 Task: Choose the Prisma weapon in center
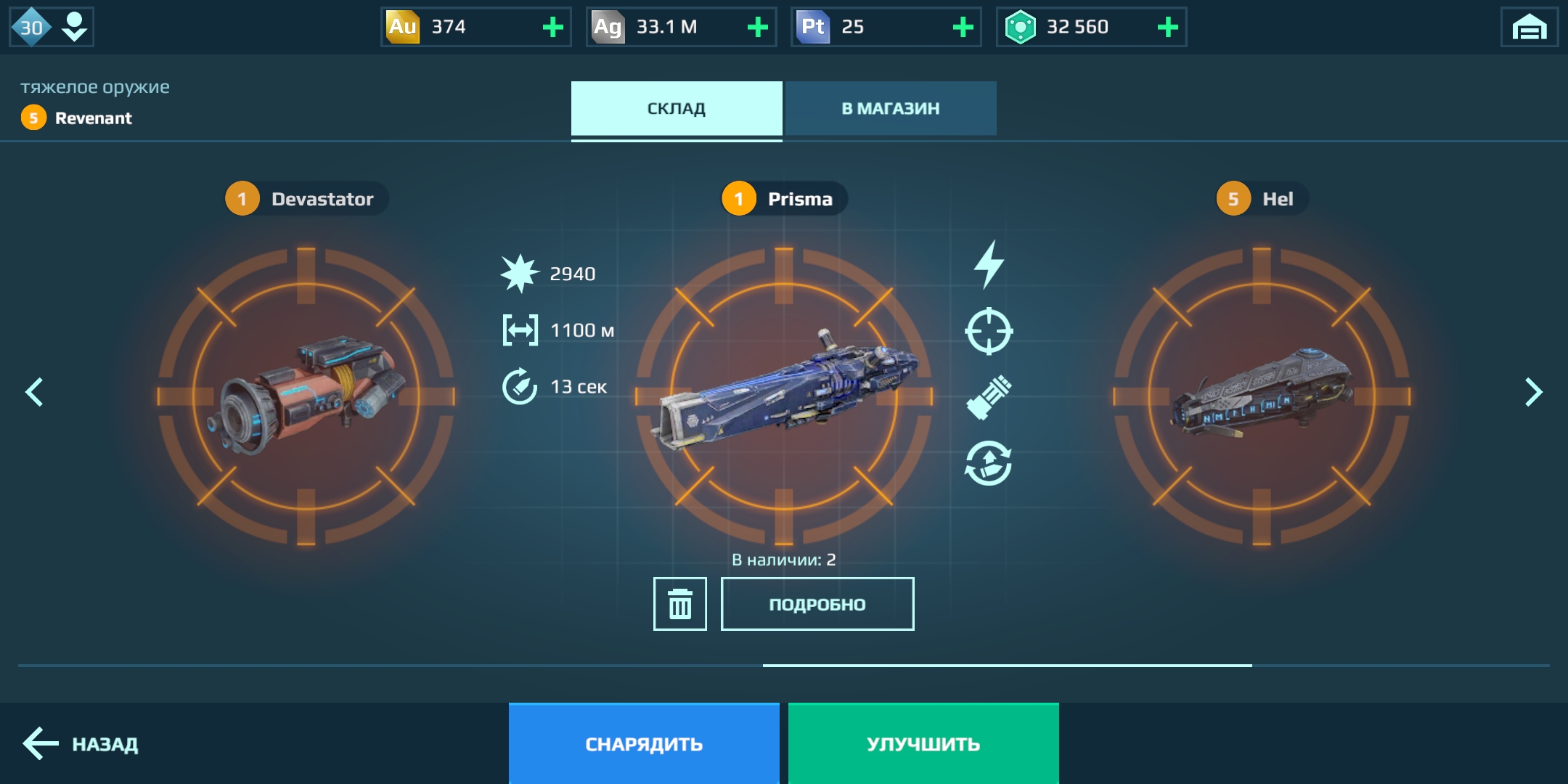click(783, 396)
